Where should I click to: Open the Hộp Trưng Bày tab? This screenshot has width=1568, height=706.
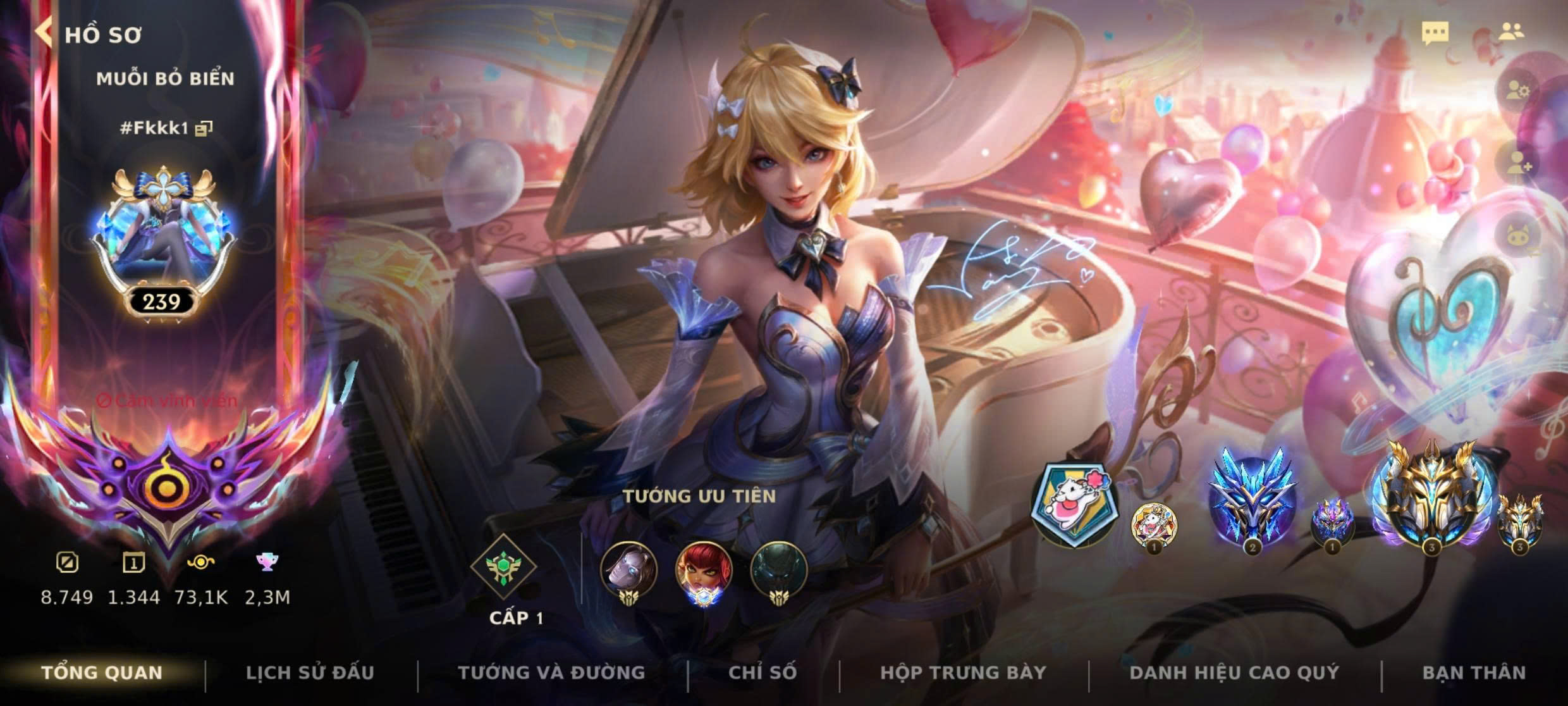tap(963, 672)
